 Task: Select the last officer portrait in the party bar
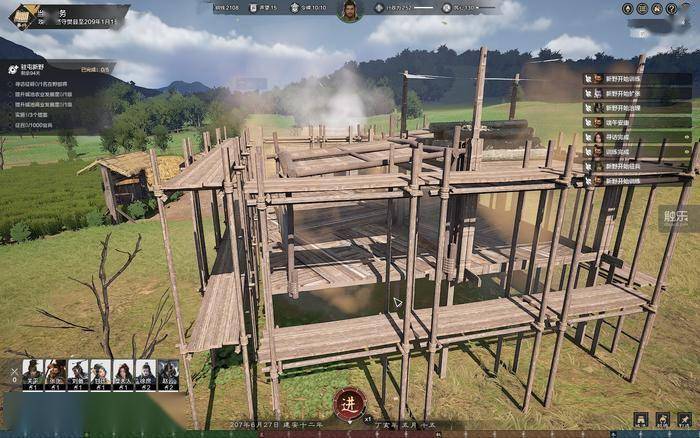168,374
